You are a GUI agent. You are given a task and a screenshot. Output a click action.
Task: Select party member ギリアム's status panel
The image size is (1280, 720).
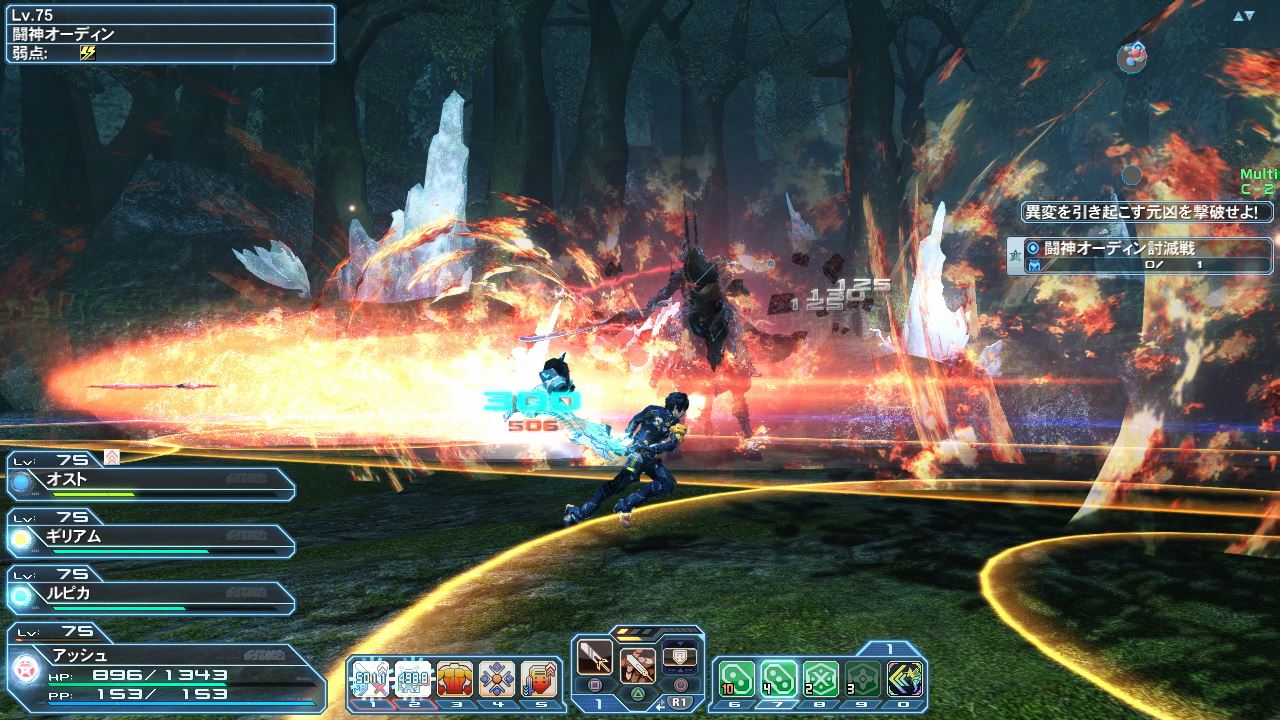click(x=152, y=538)
